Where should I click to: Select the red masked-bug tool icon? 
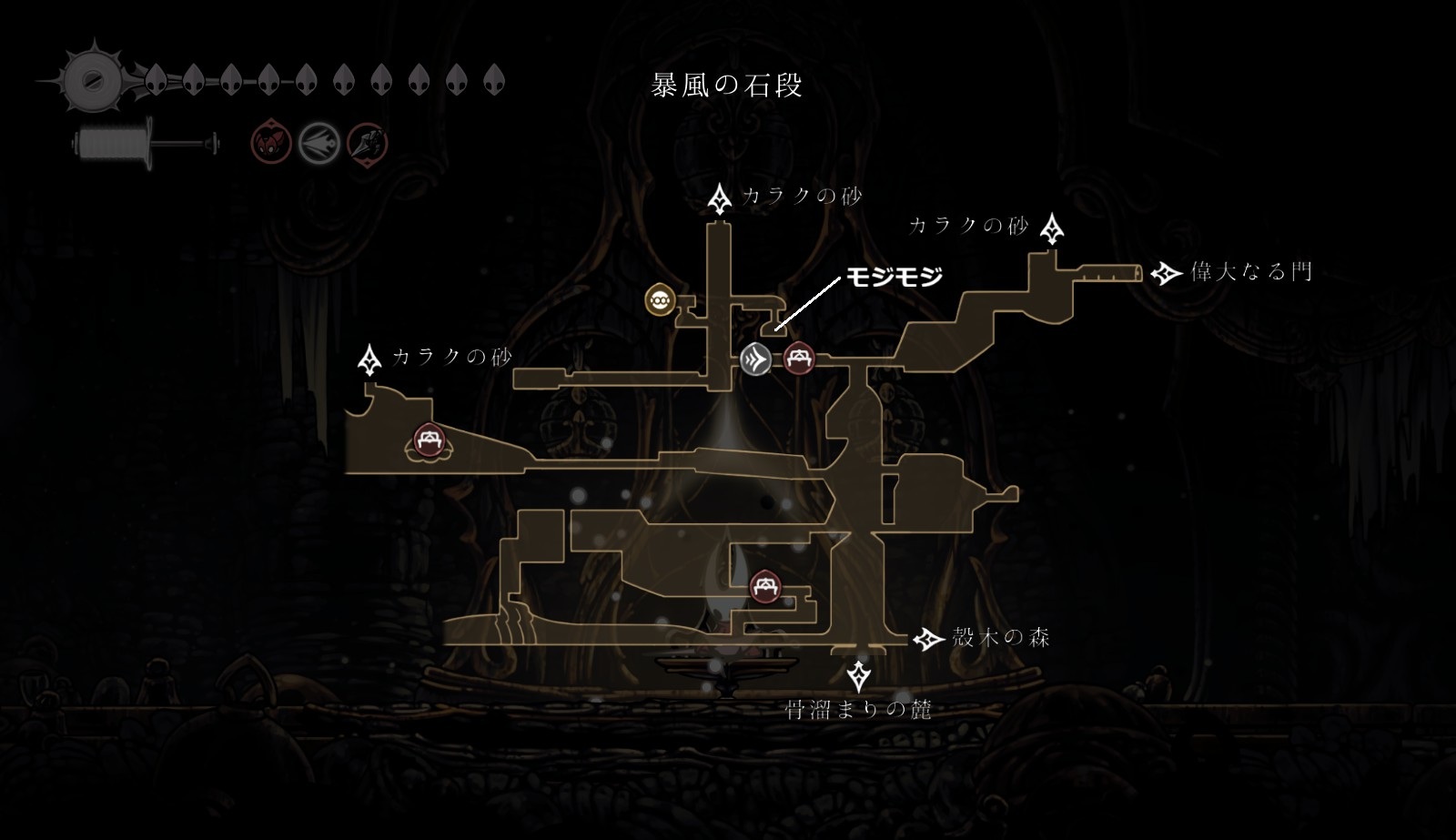pos(270,143)
